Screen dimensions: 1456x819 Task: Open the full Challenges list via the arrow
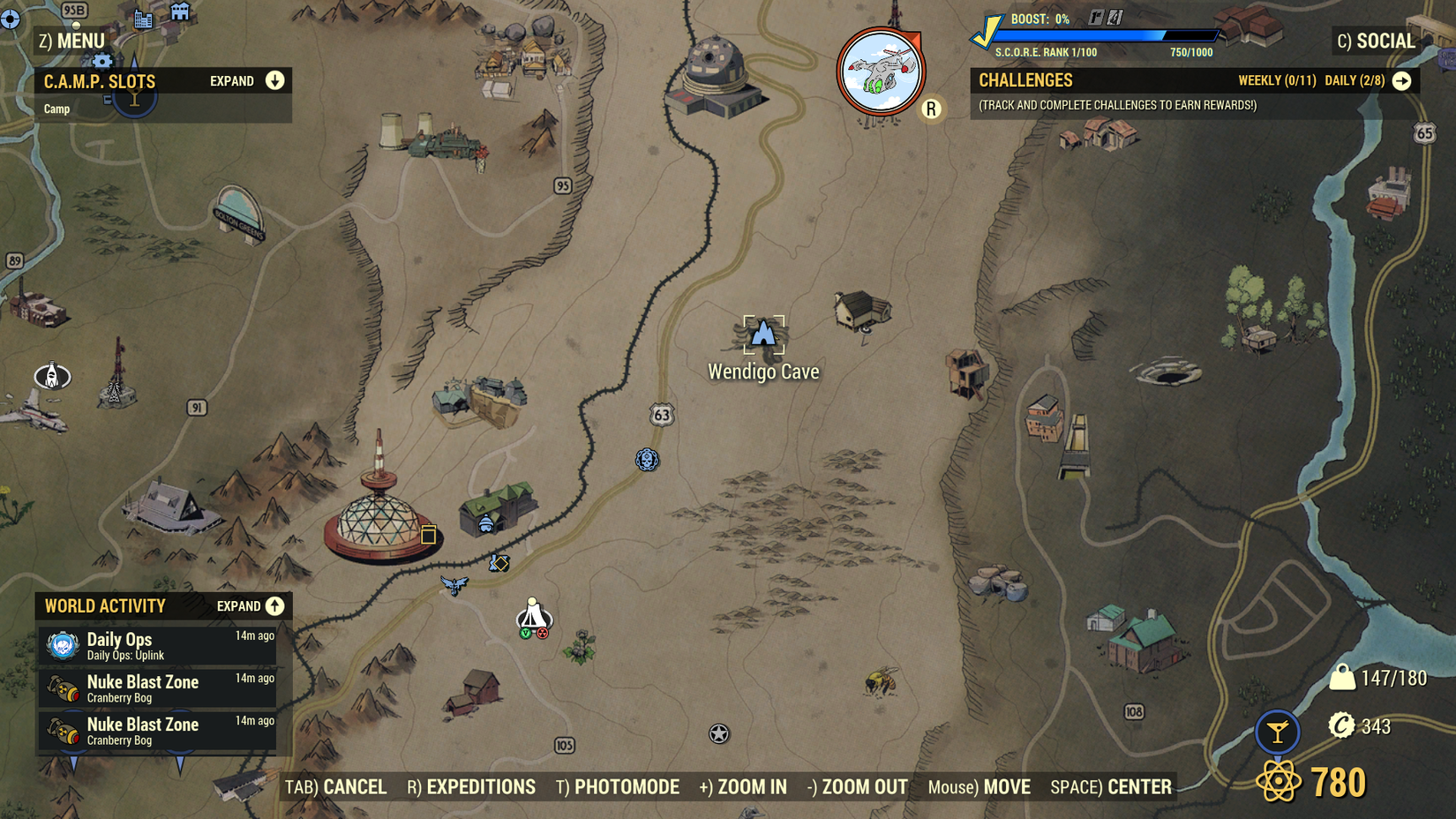[1403, 80]
